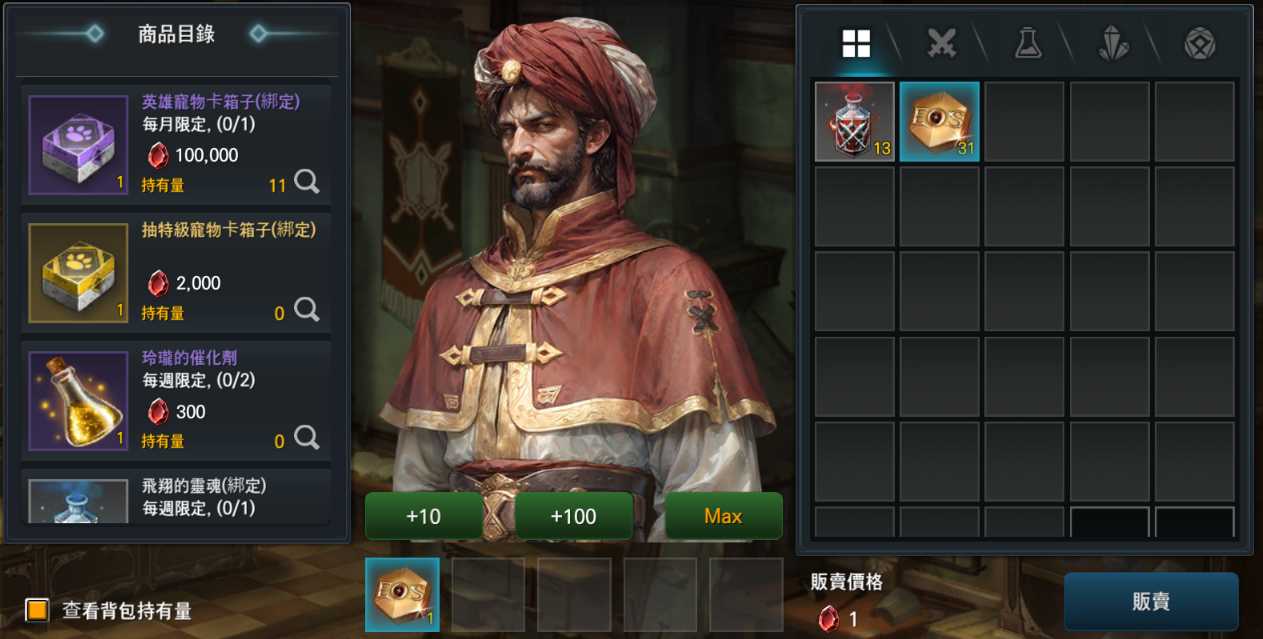Switch to the flask consumables tab
The height and width of the screenshot is (639, 1263).
tap(1028, 43)
